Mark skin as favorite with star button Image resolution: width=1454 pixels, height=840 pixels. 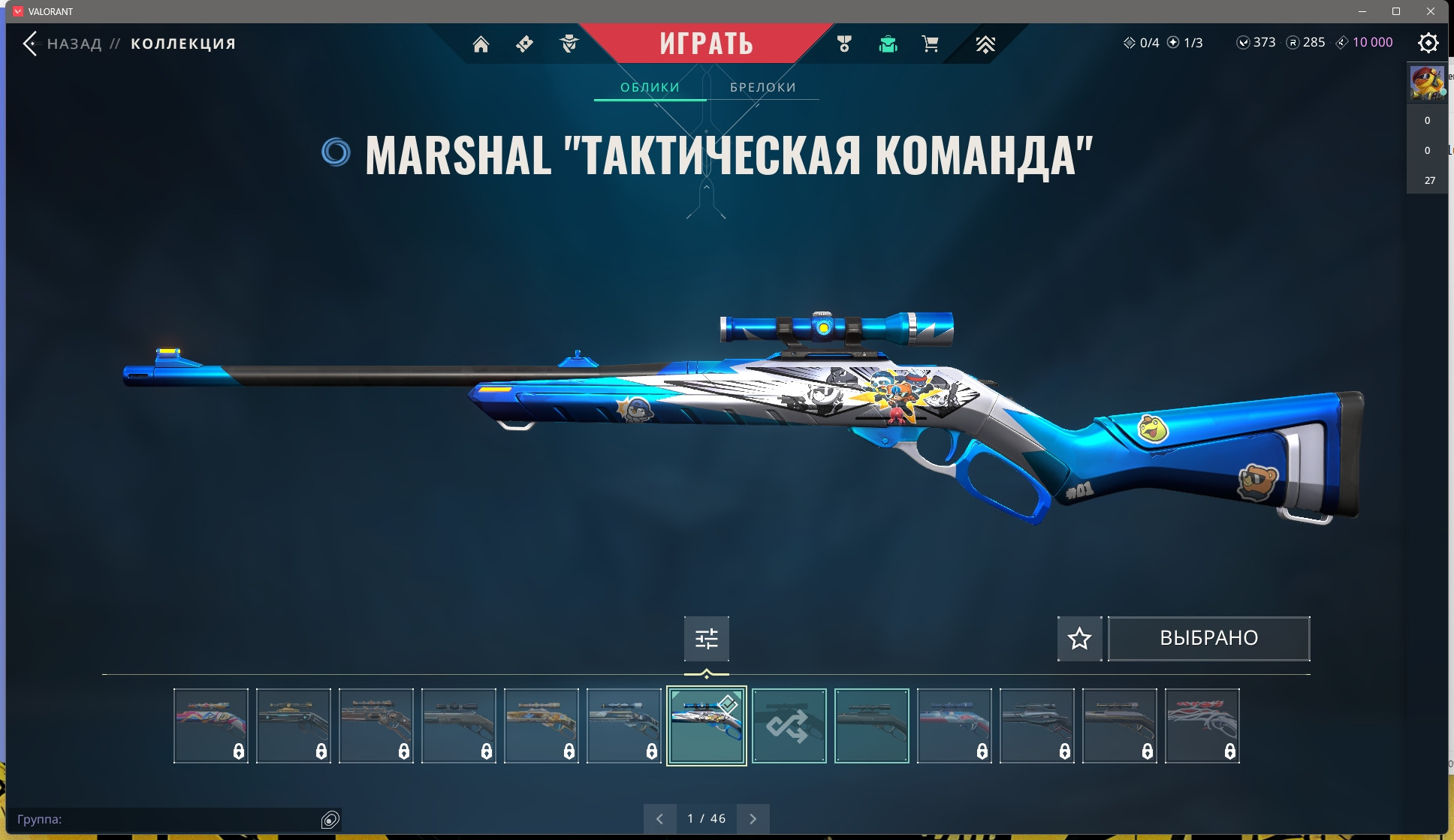click(1079, 639)
